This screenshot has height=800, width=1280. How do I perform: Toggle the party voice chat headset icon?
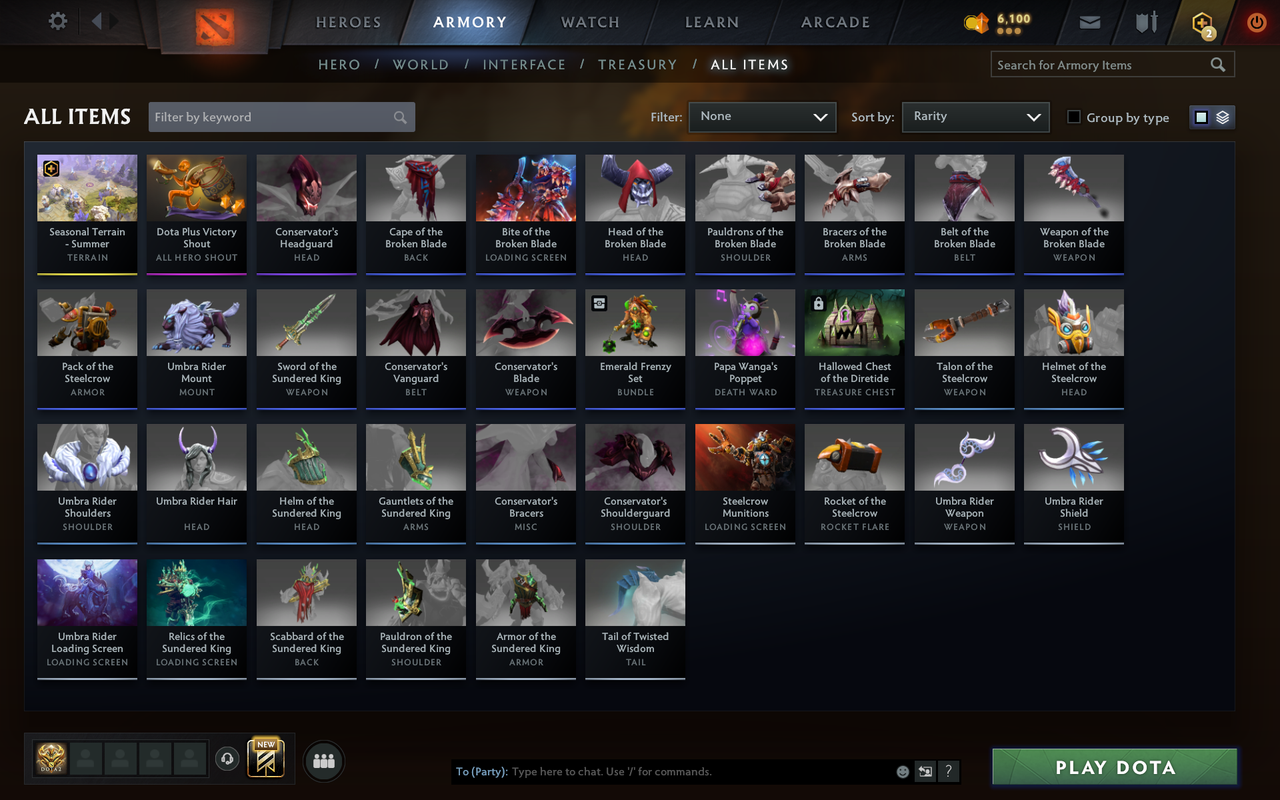(x=227, y=759)
